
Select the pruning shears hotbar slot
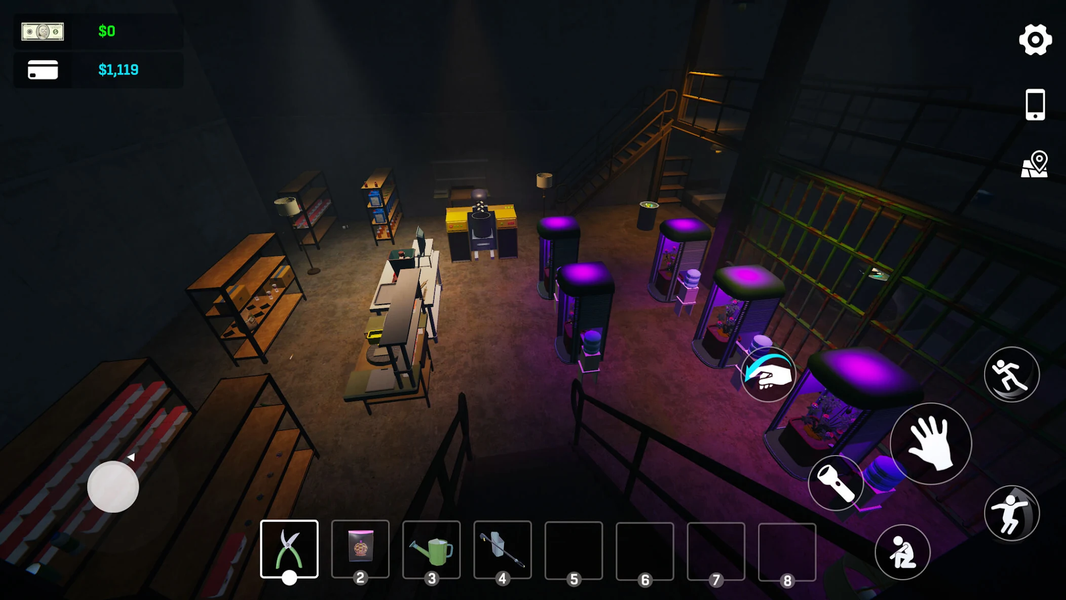[289, 549]
